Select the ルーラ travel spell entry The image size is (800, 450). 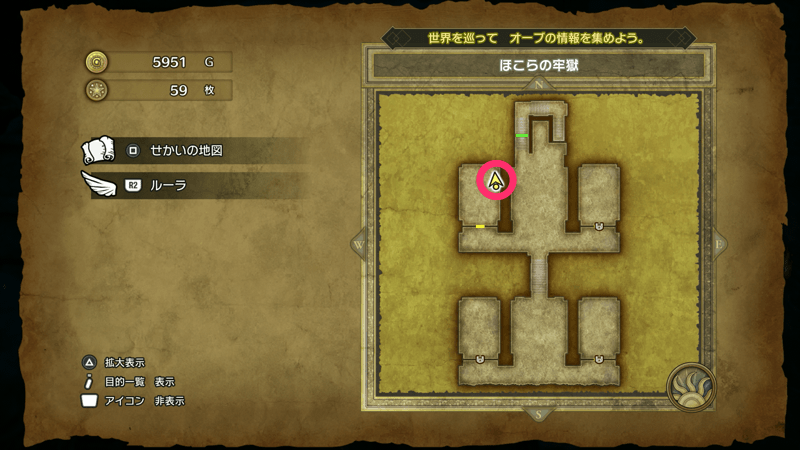[168, 185]
